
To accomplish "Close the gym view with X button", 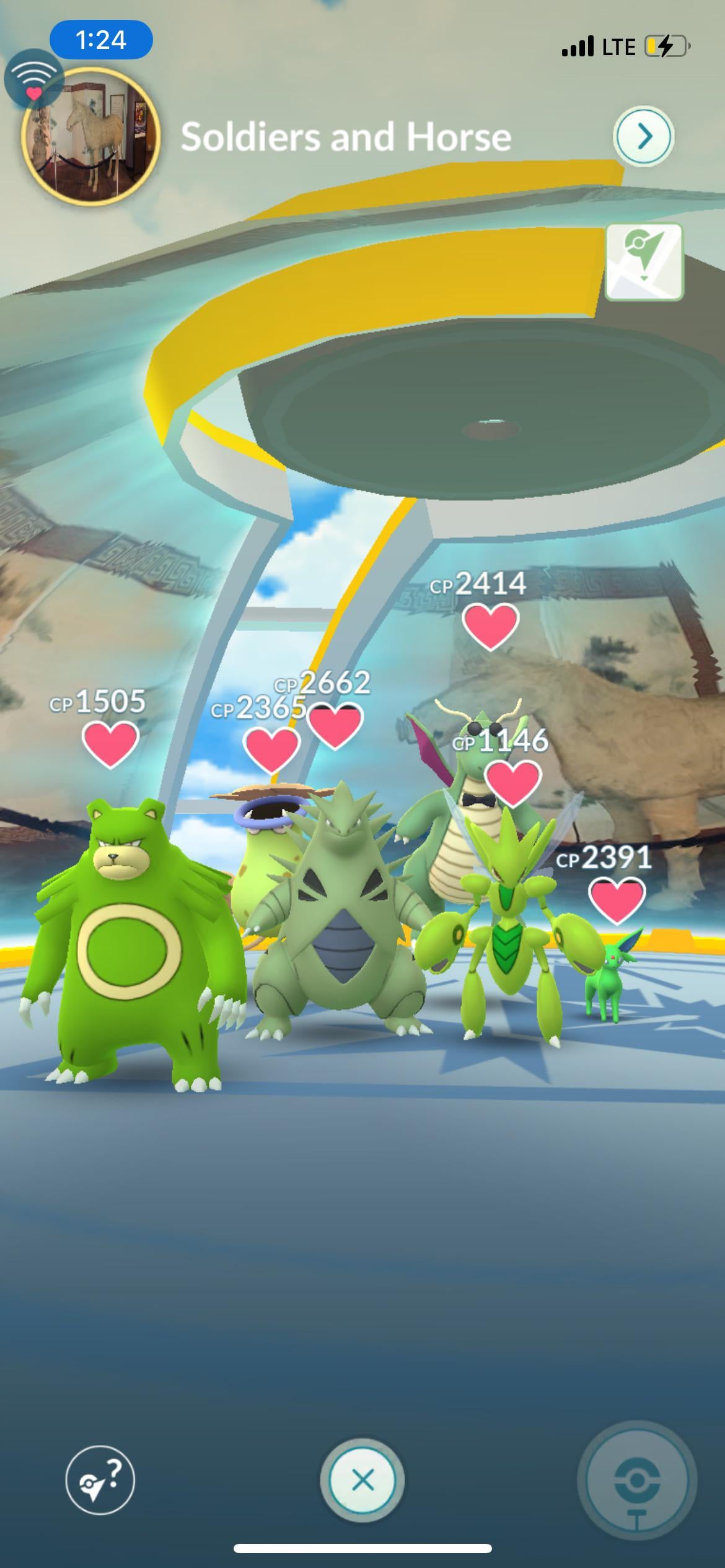I will tap(362, 1480).
